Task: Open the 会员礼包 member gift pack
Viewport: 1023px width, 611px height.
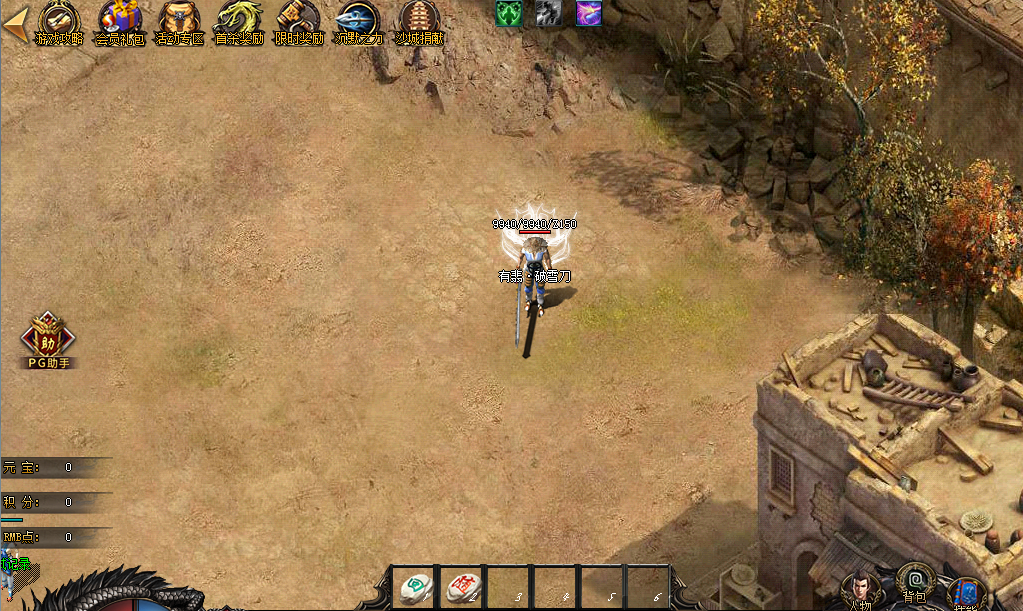Action: 120,22
